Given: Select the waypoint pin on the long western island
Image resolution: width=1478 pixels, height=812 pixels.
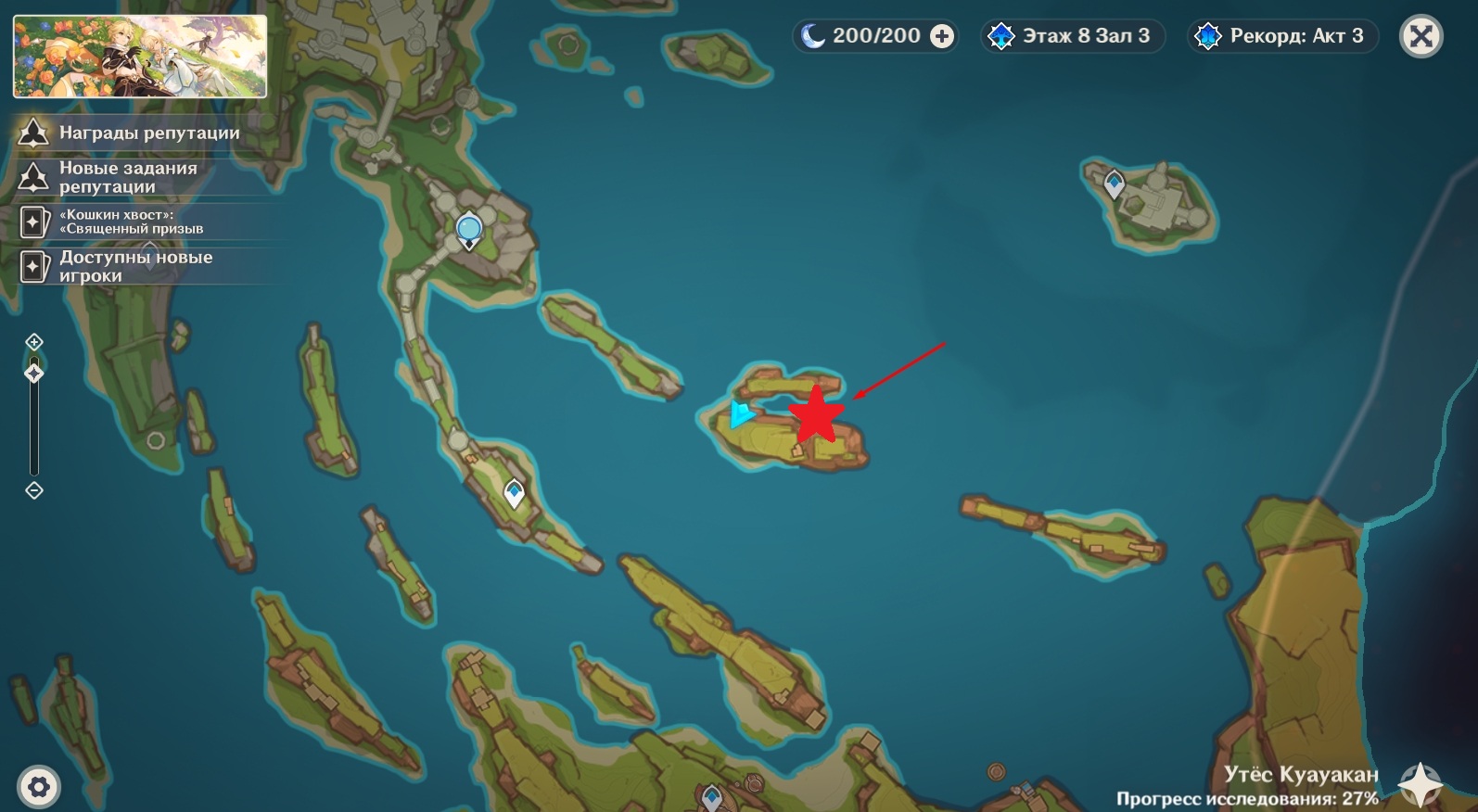Looking at the screenshot, I should pyautogui.click(x=514, y=492).
